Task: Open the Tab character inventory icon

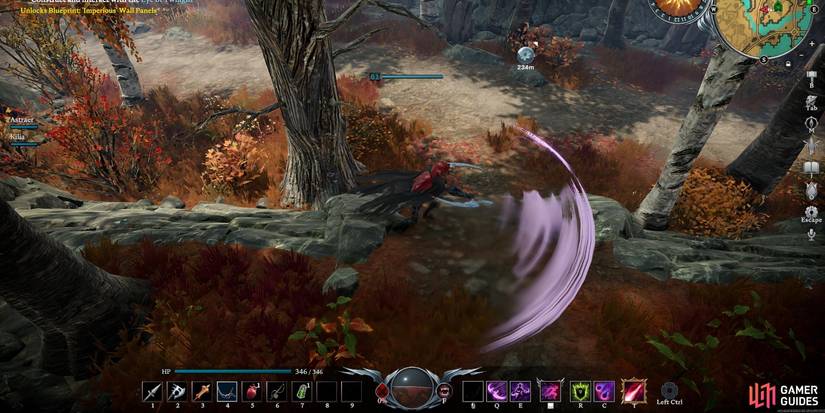Action: click(x=811, y=99)
